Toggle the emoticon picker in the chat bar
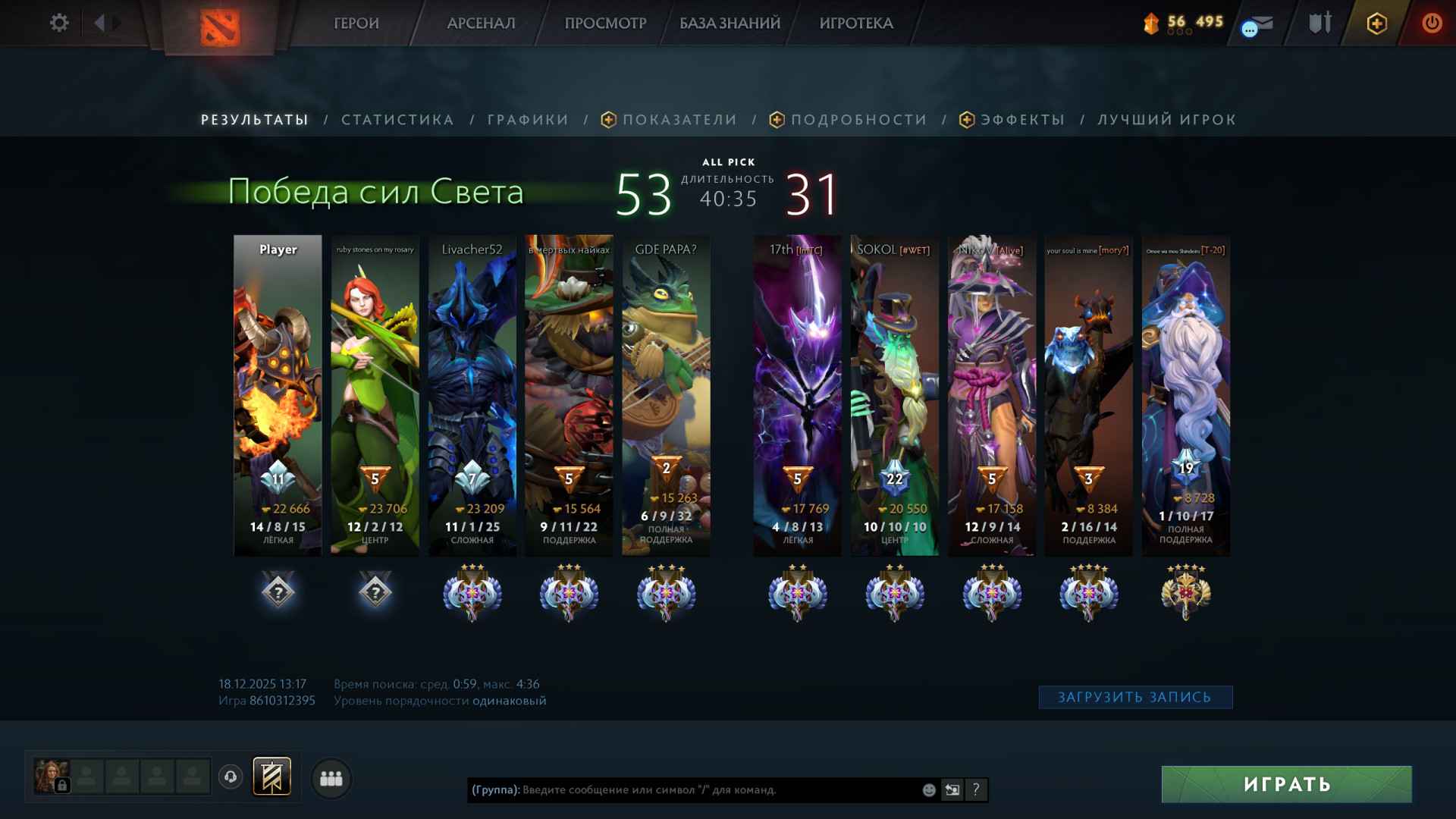The width and height of the screenshot is (1456, 819). tap(928, 789)
